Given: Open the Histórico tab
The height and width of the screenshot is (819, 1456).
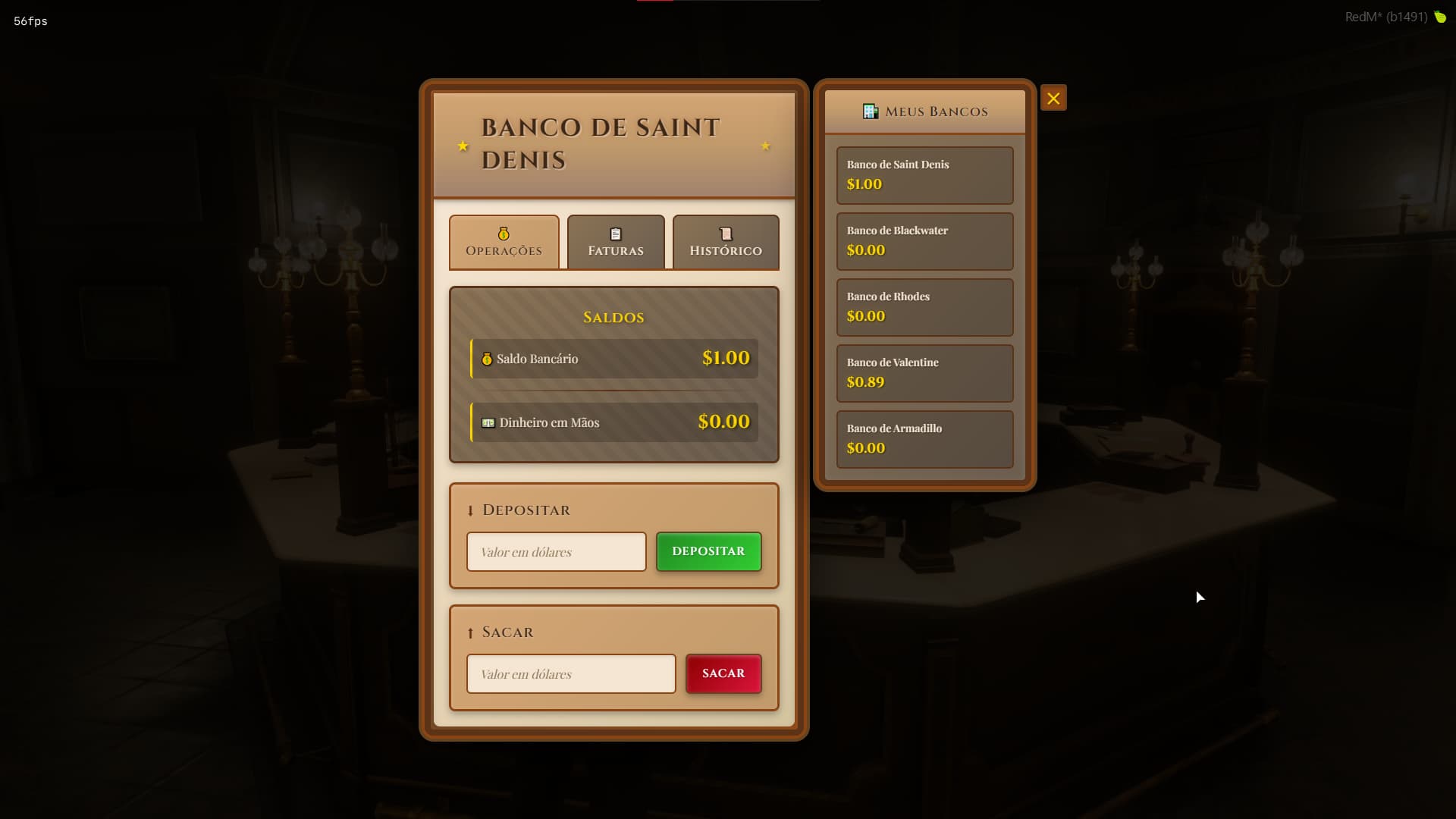Looking at the screenshot, I should point(726,243).
